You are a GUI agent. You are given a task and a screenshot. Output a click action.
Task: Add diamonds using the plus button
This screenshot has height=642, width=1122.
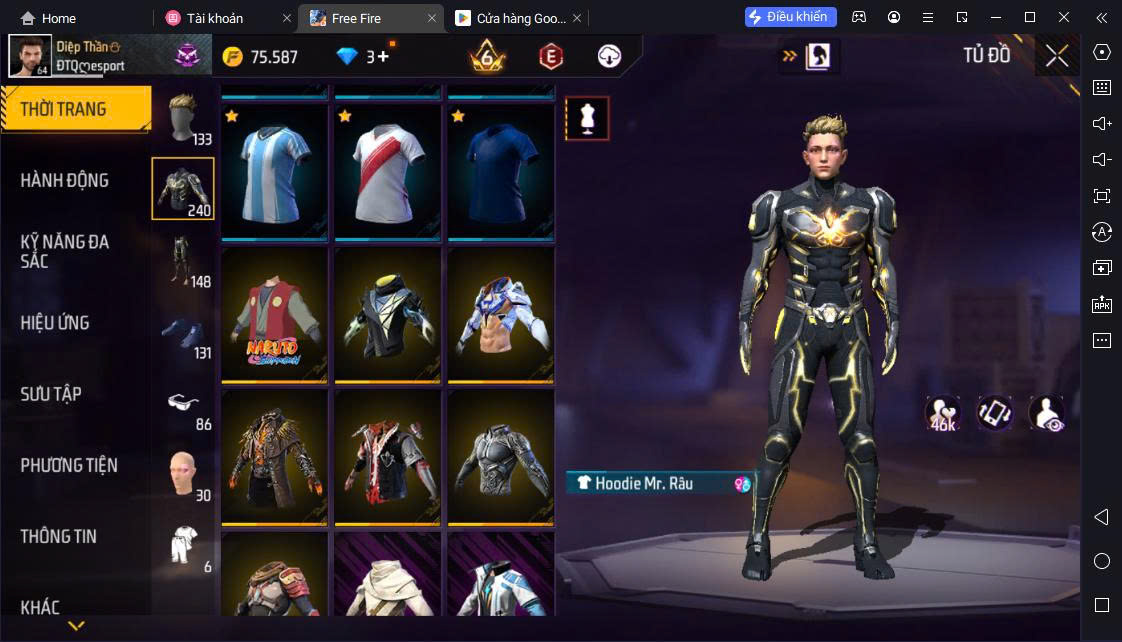point(383,57)
